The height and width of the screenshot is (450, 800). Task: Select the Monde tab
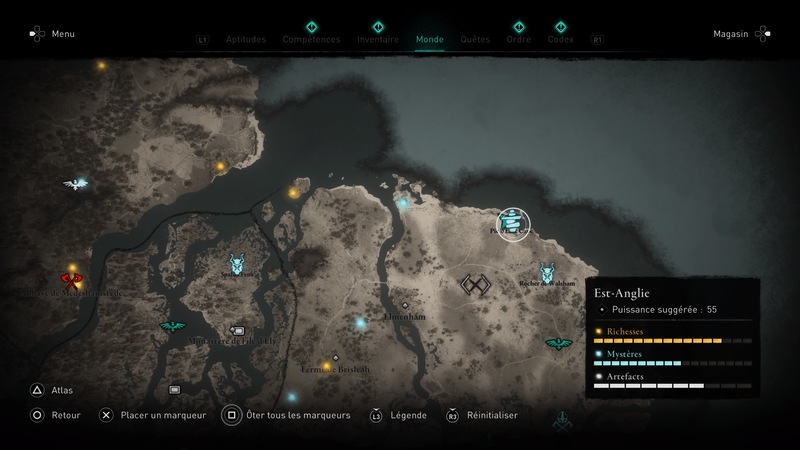(x=429, y=40)
